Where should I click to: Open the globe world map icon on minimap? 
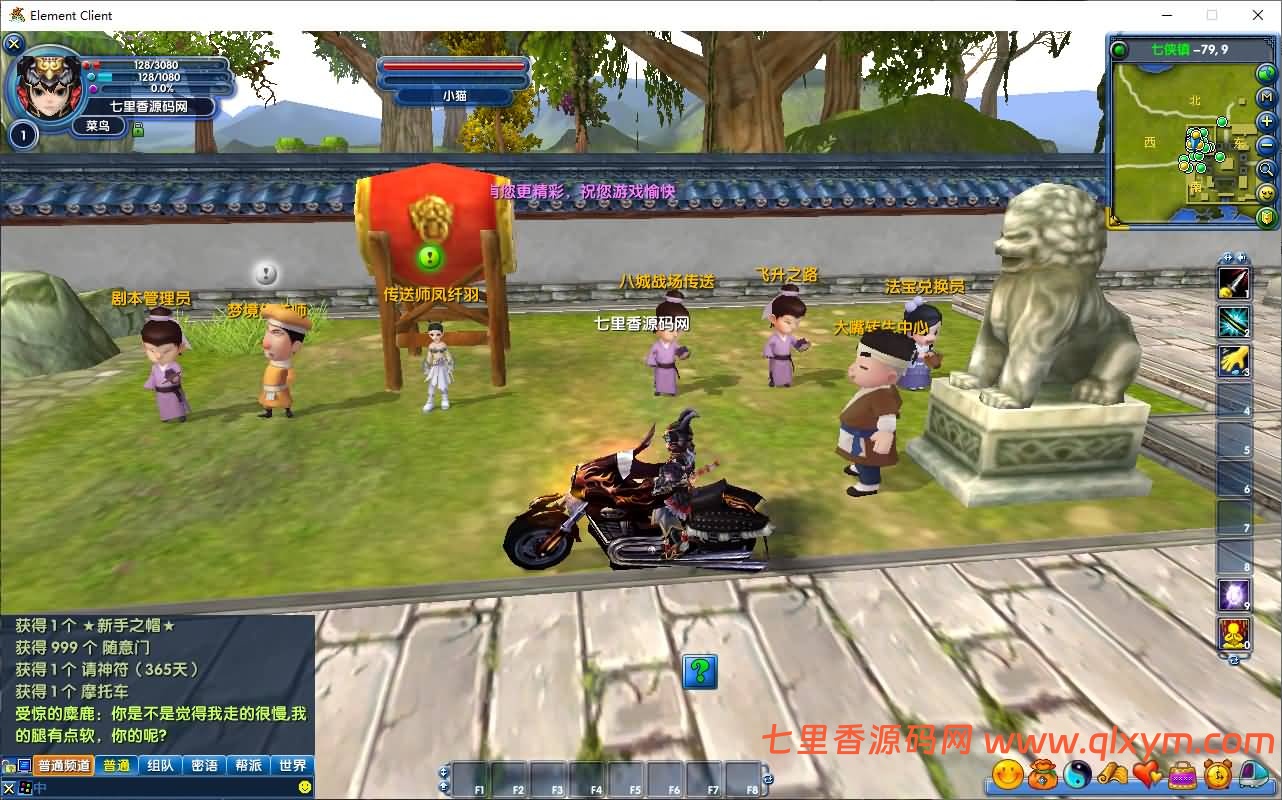[x=1266, y=74]
